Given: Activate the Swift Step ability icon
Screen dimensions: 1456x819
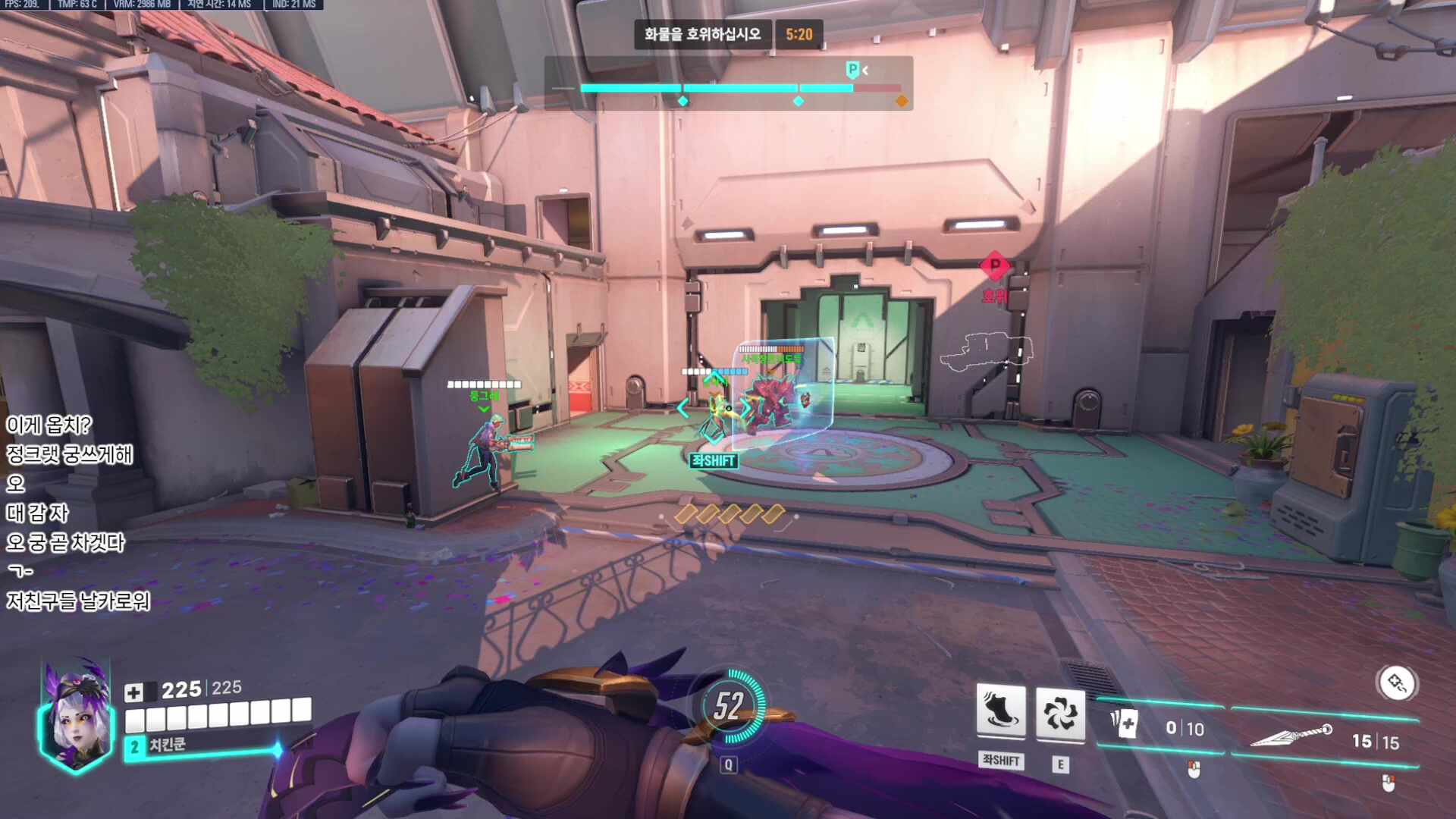Looking at the screenshot, I should click(x=1000, y=711).
